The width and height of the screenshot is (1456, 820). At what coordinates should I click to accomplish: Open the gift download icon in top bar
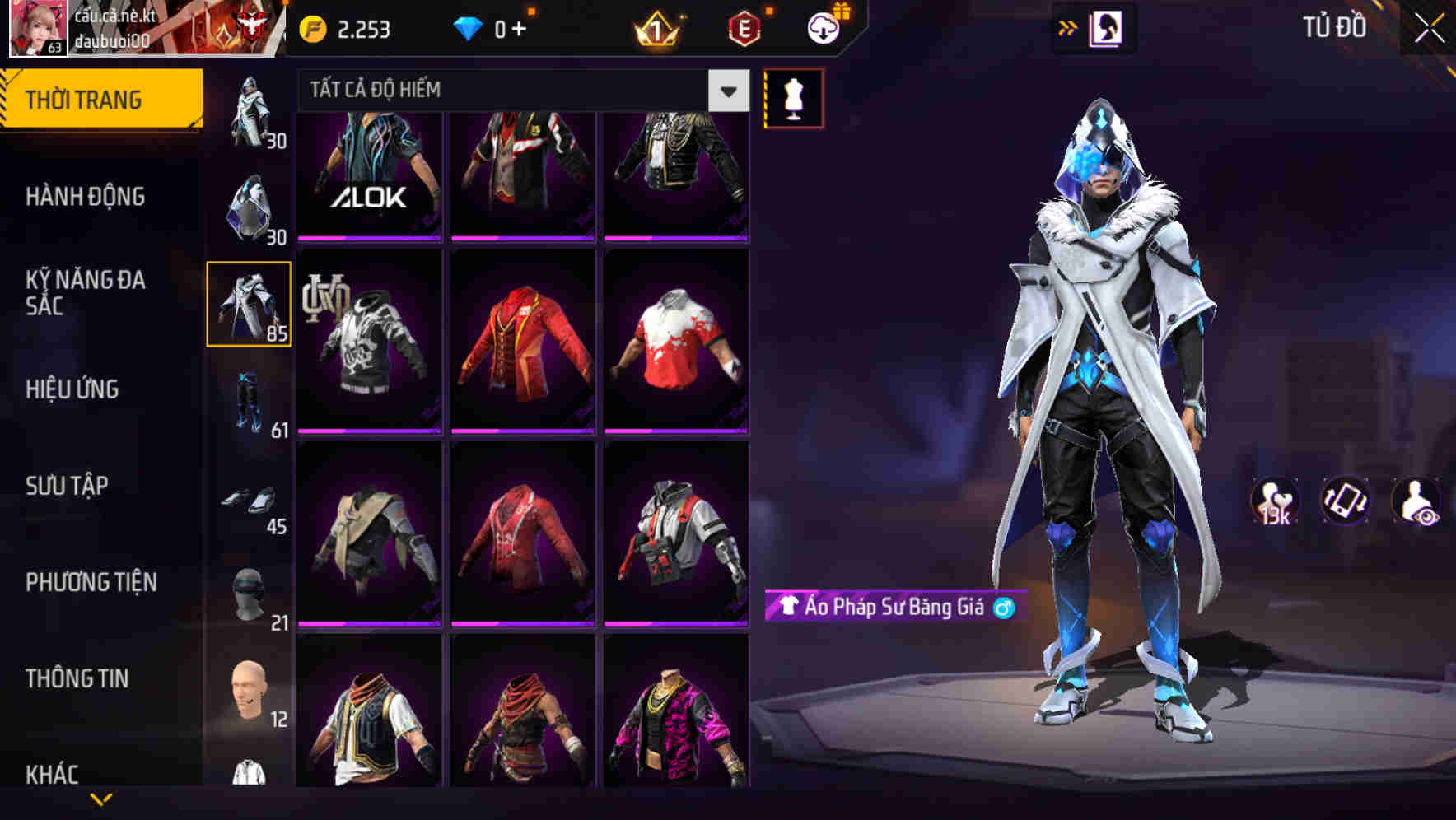pos(824,27)
